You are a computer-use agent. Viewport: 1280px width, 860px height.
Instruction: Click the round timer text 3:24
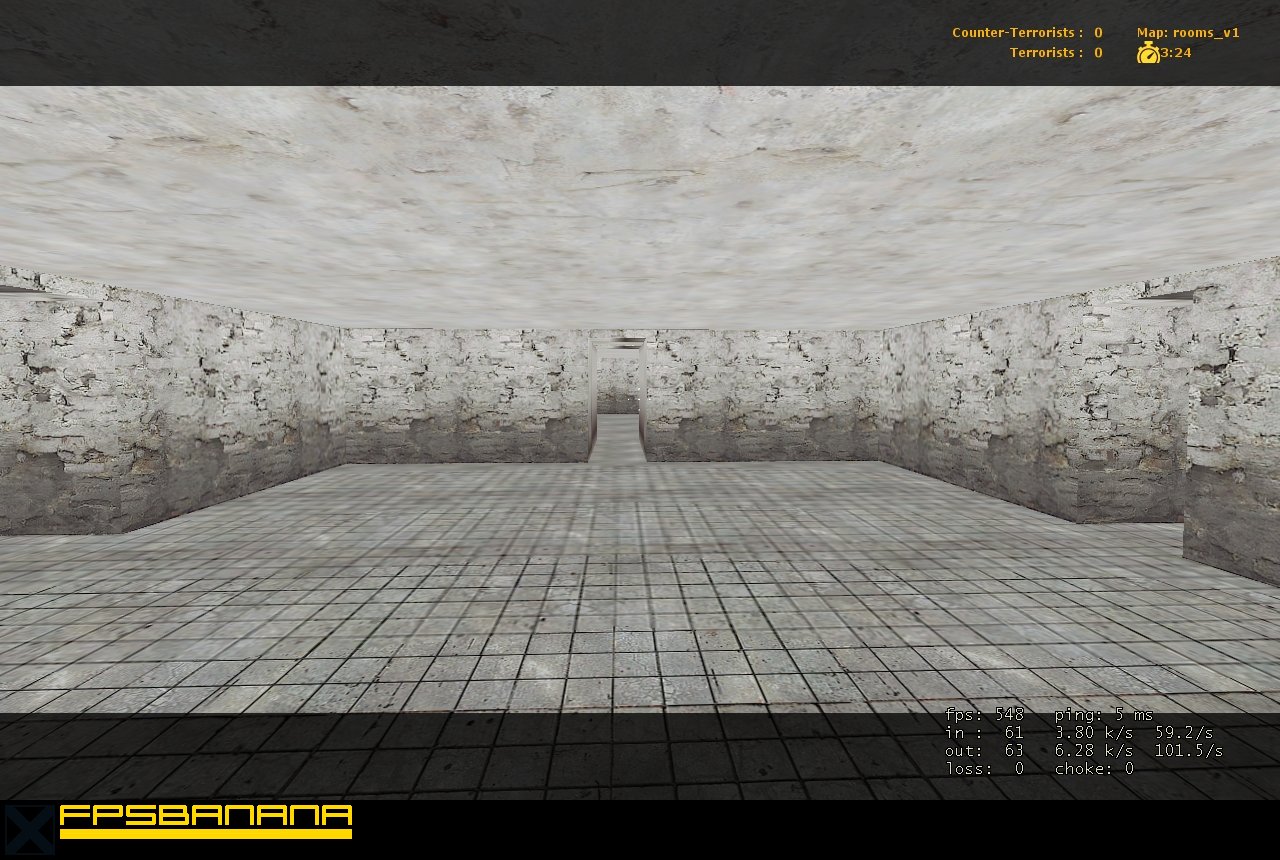tap(1175, 51)
